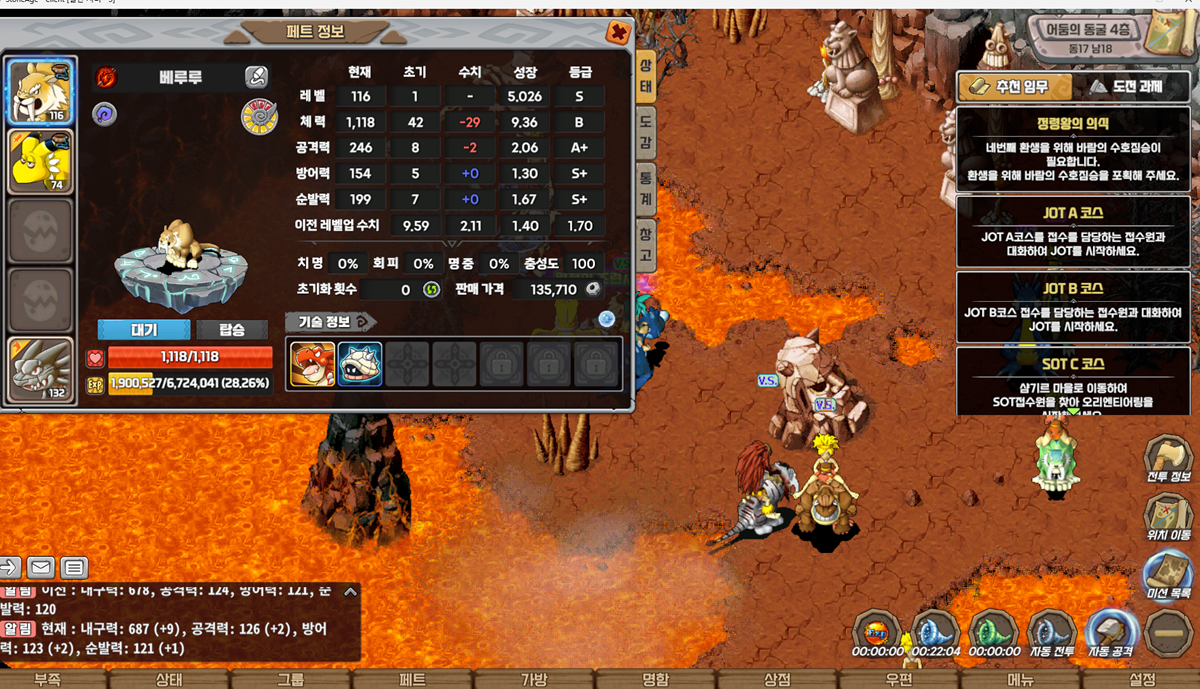This screenshot has width=1200, height=689.
Task: Toggle 자동 전투 auto battle
Action: 1051,632
